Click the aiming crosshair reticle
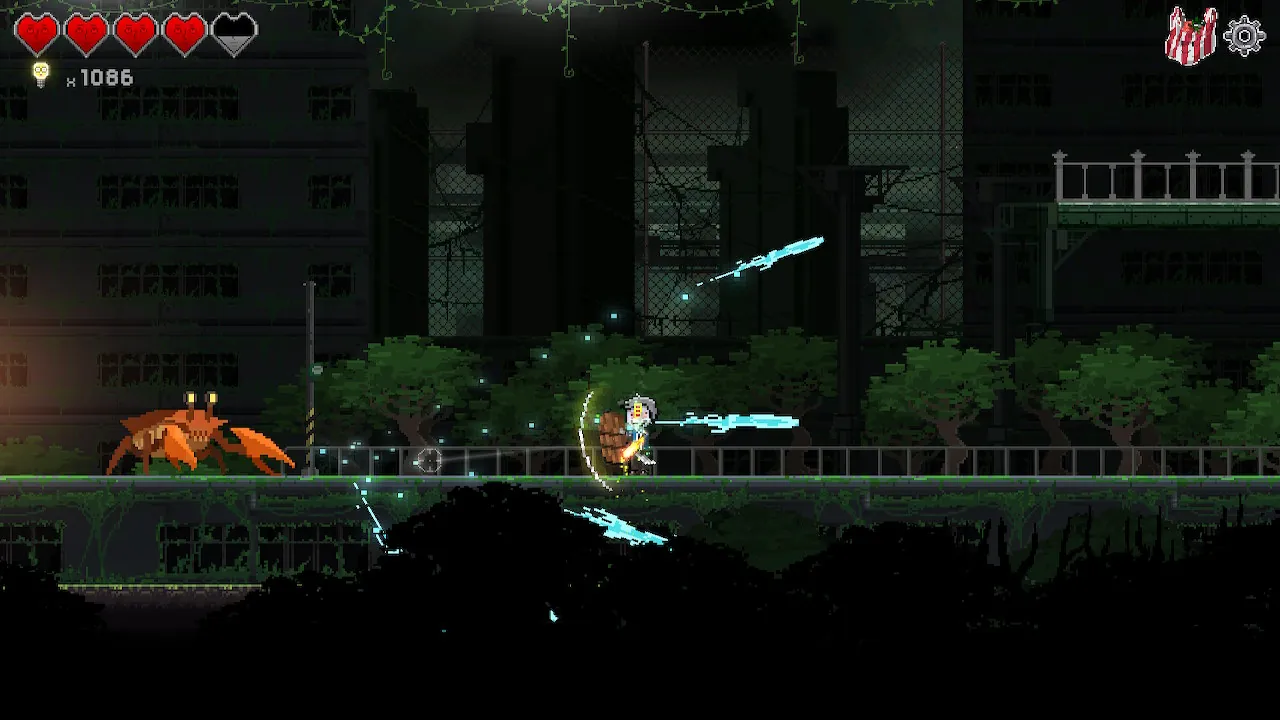Screen dimensions: 1280x720 (430, 461)
